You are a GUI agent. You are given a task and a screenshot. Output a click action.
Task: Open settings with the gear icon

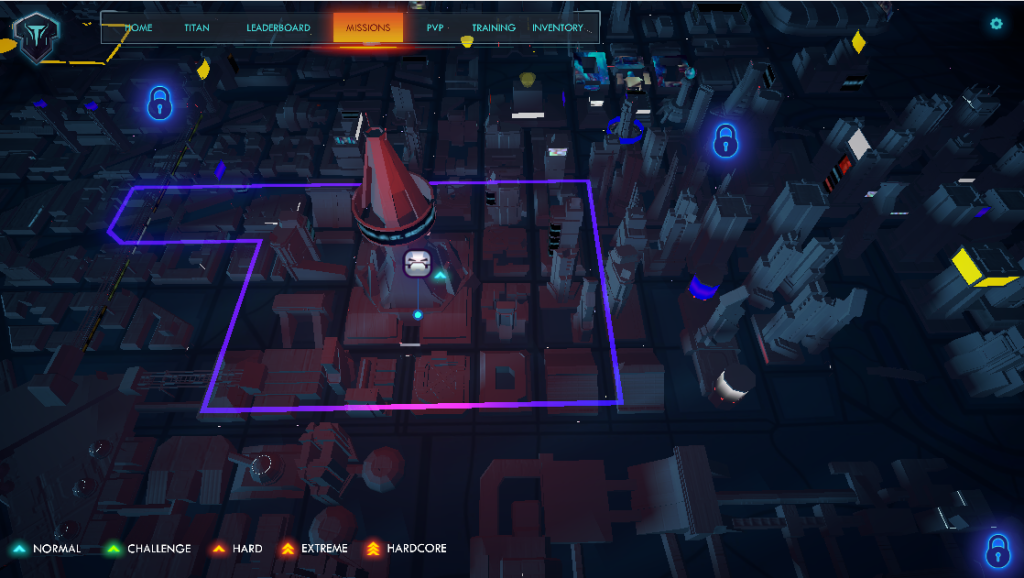click(996, 24)
